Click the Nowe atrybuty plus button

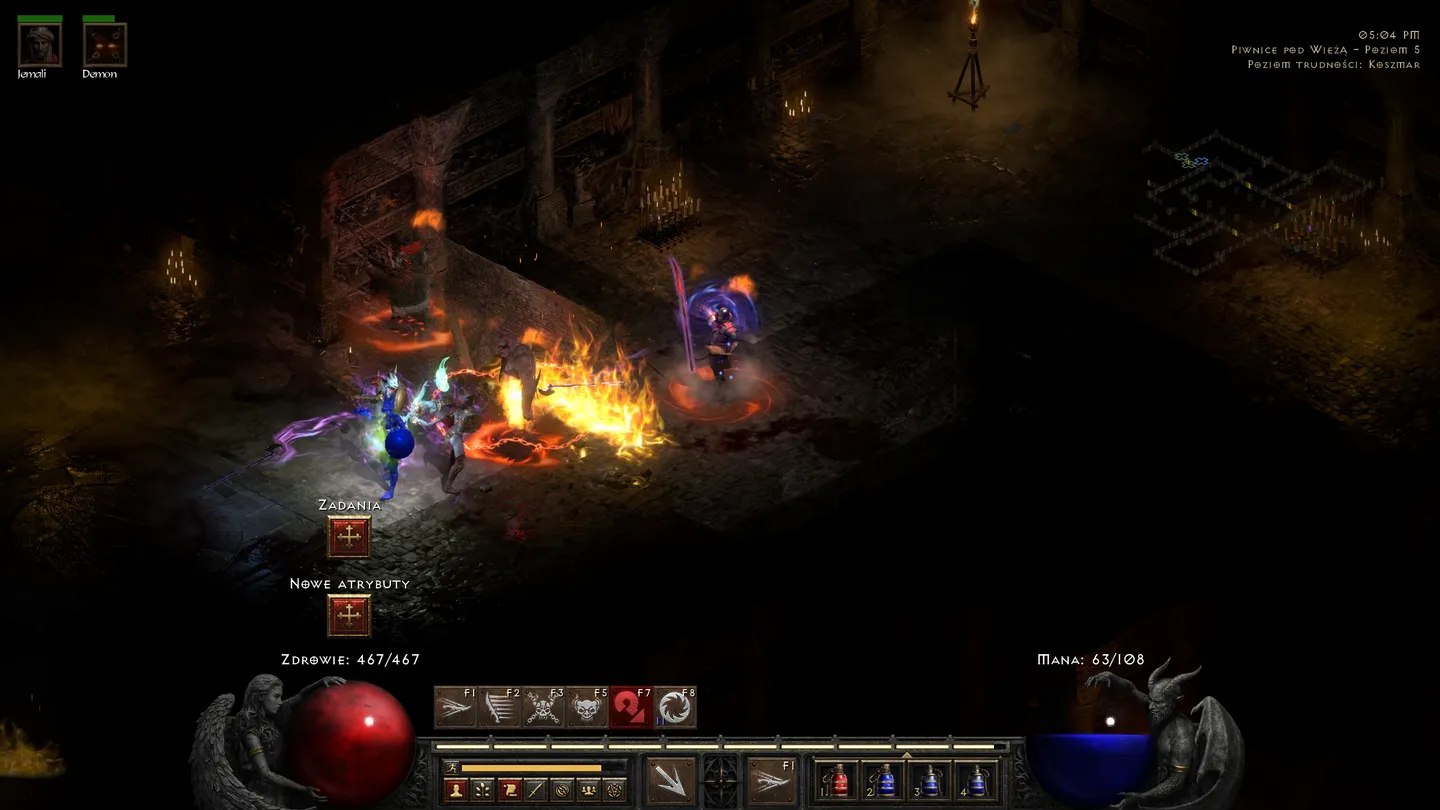click(x=349, y=616)
